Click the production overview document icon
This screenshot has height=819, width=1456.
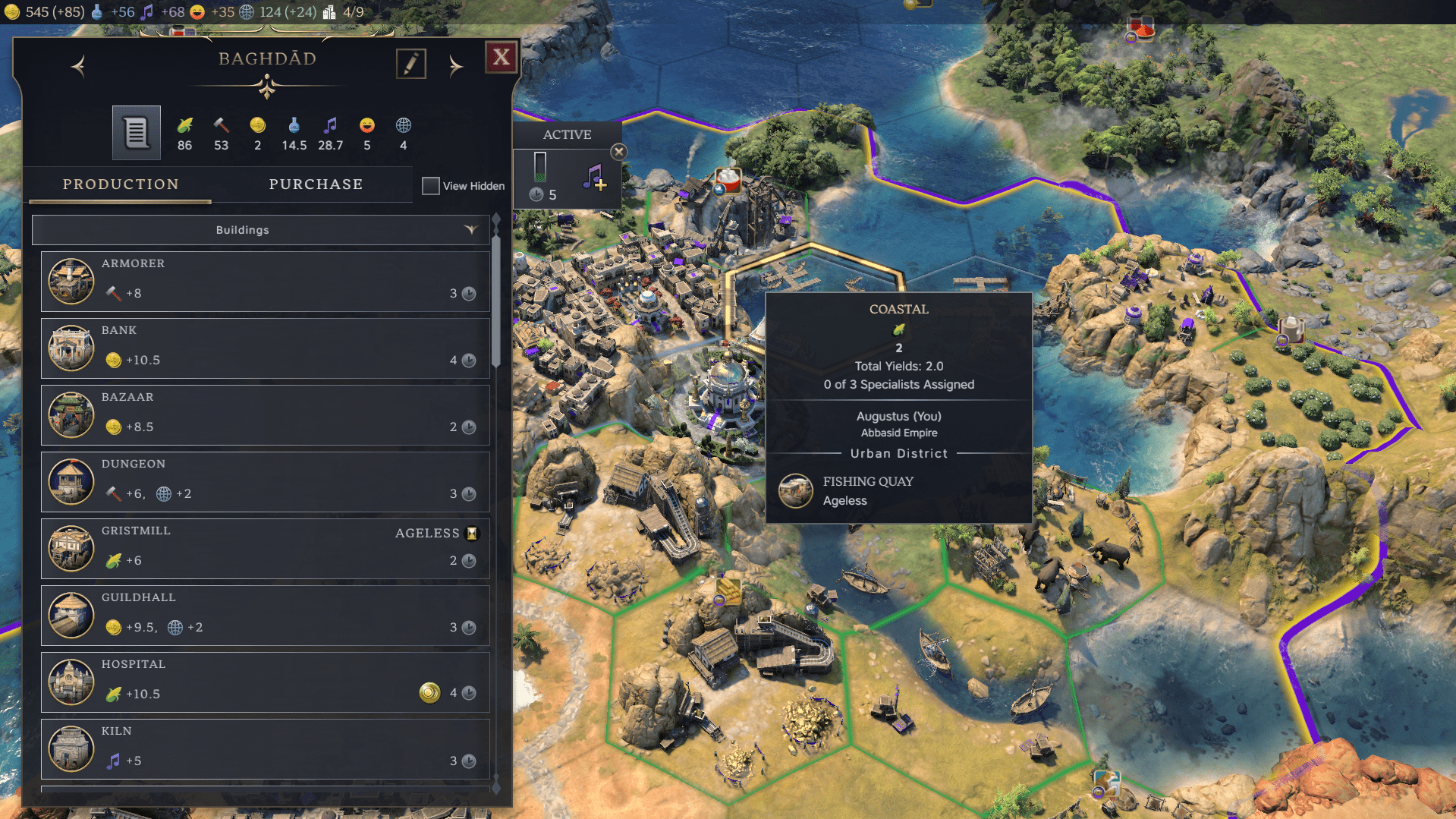136,132
